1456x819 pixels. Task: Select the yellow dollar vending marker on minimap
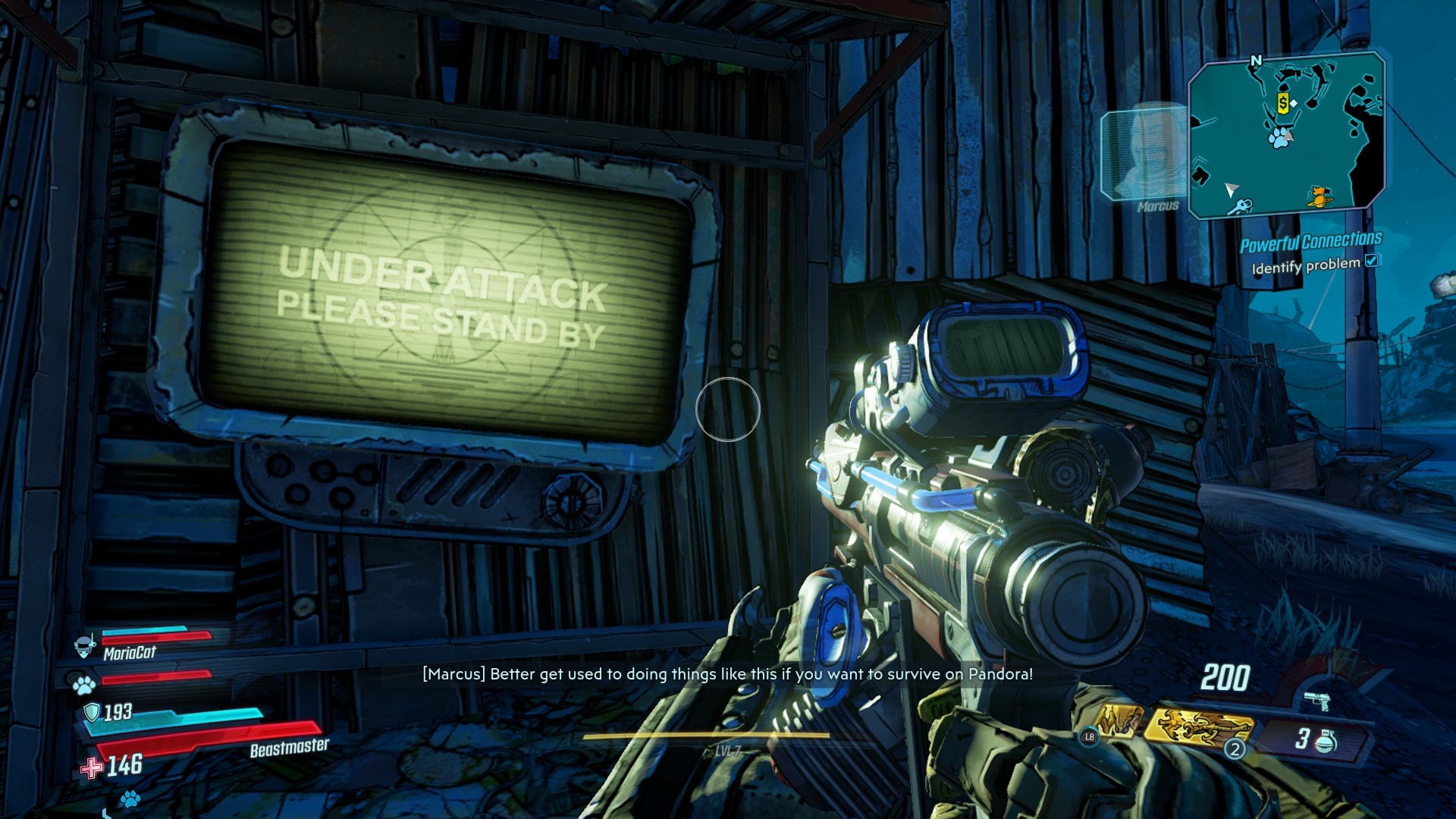[x=1283, y=104]
